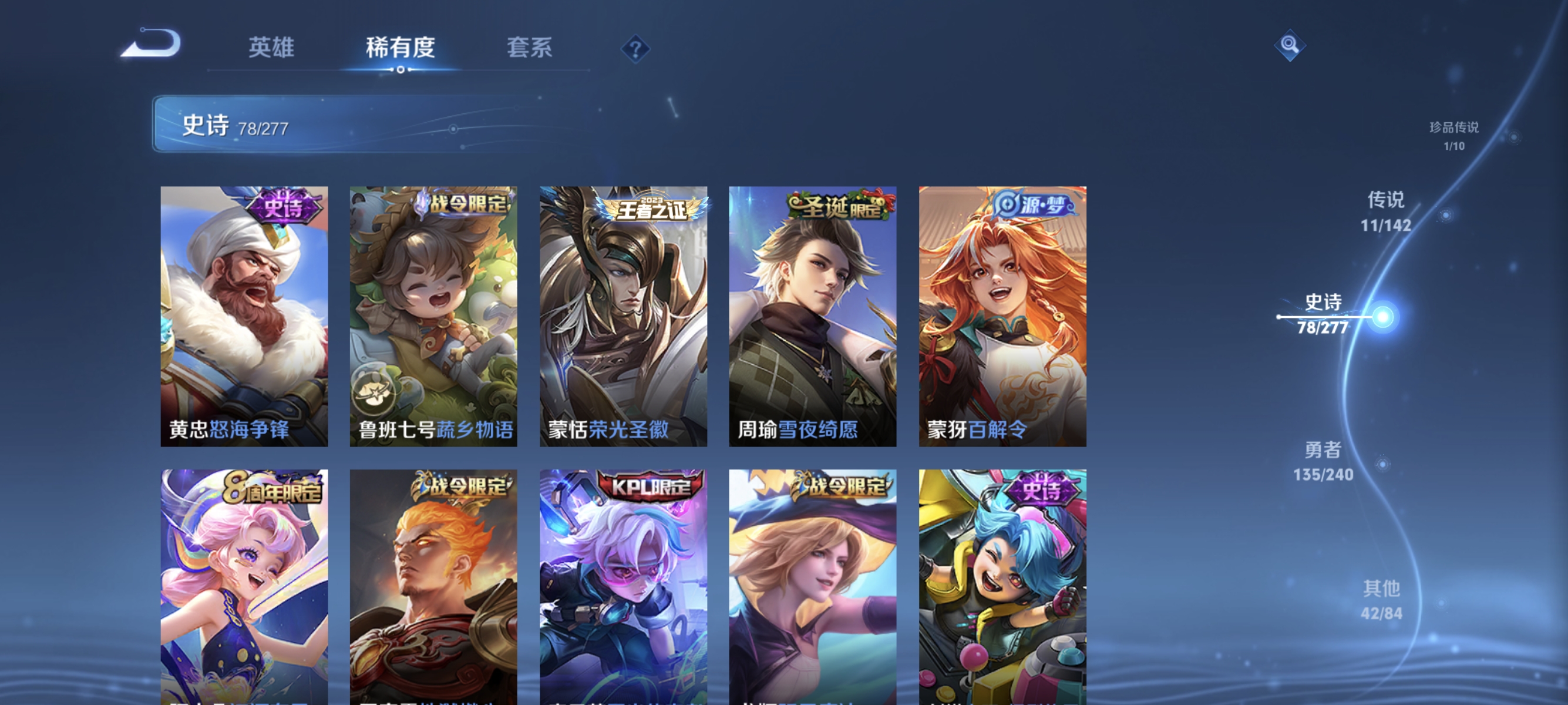The width and height of the screenshot is (1568, 705).
Task: Open the 黄忠怒海争锋 skin thumbnail
Action: pyautogui.click(x=244, y=317)
